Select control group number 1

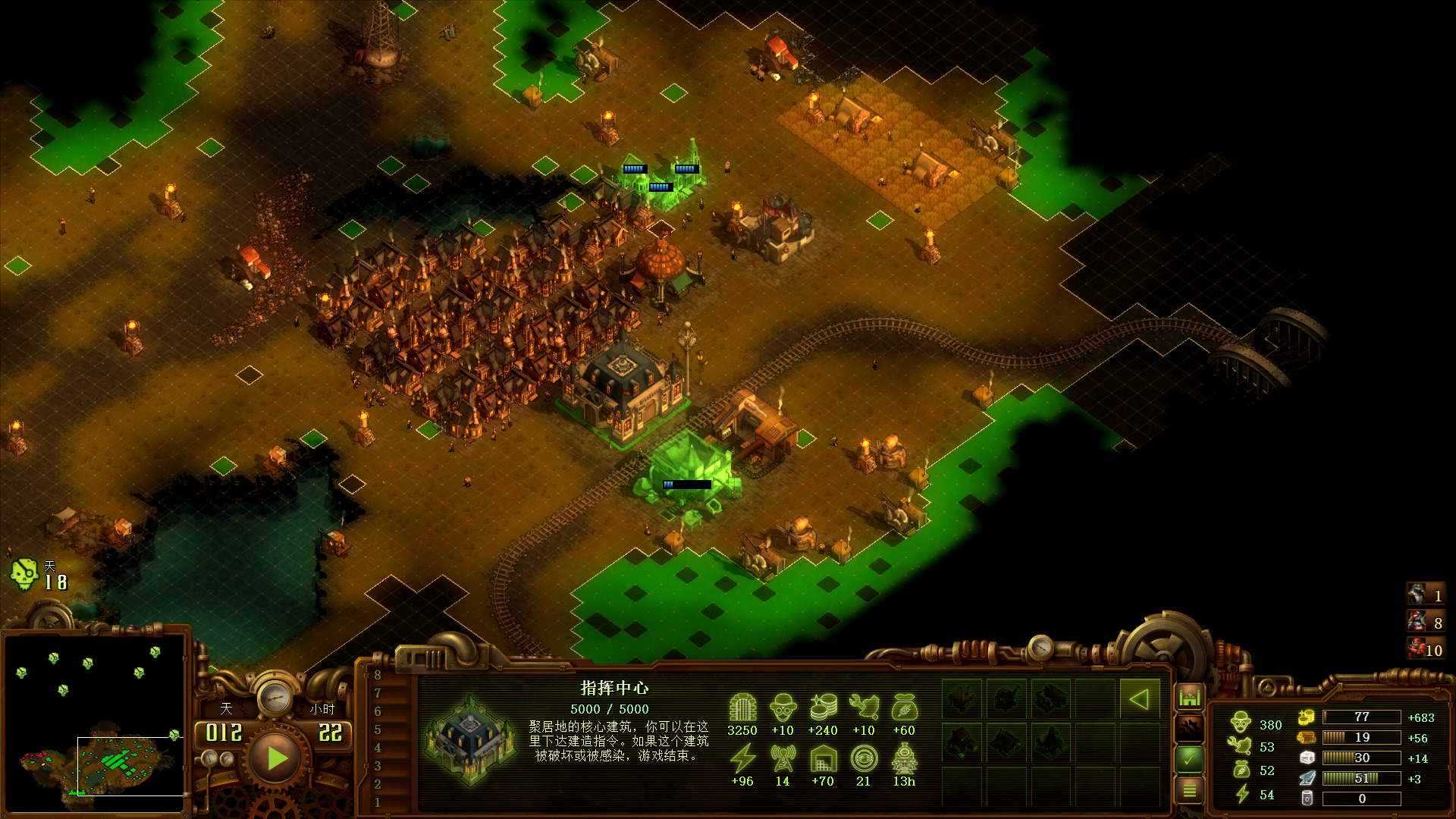coord(378,802)
